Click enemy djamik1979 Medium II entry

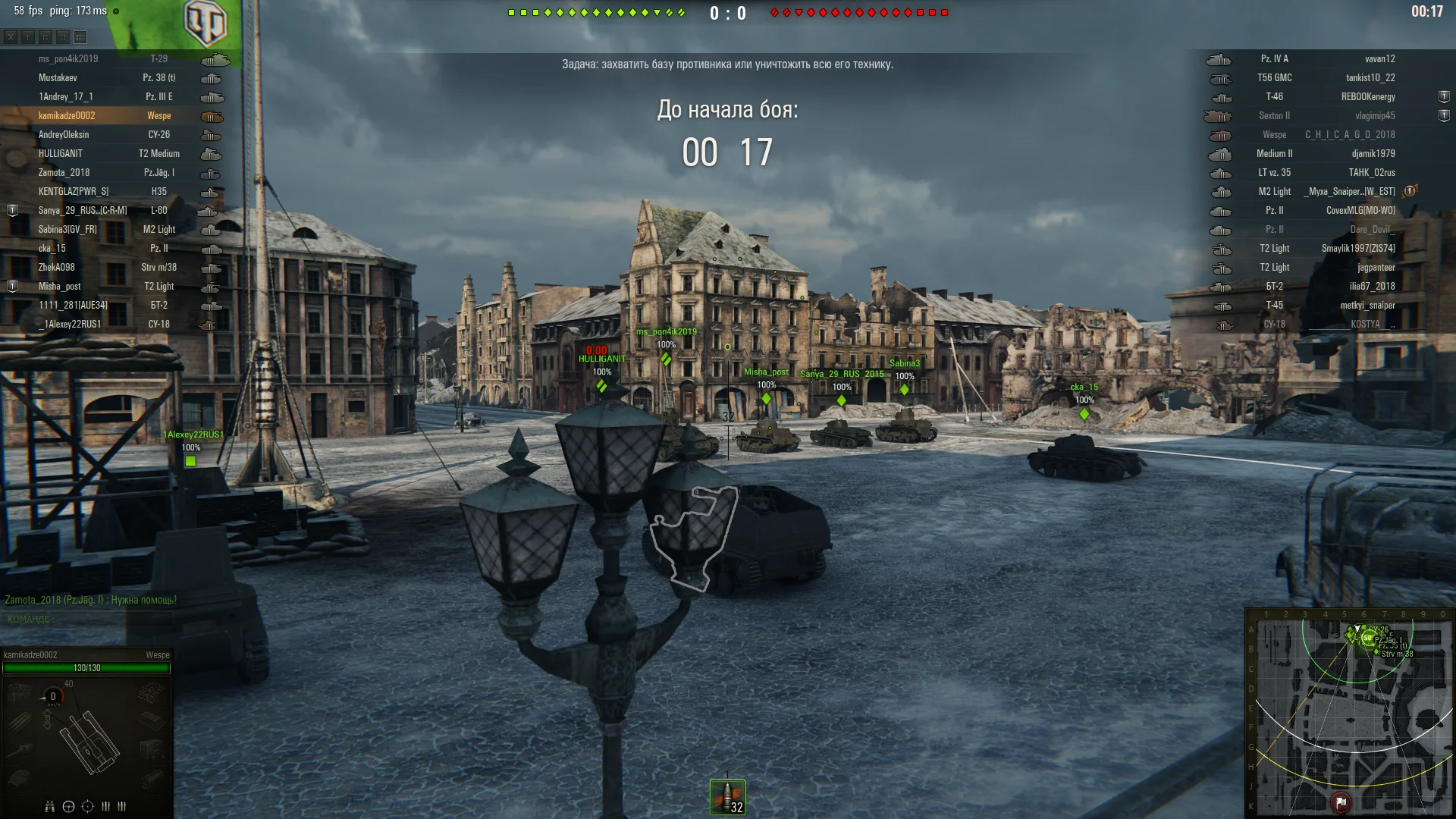click(x=1327, y=154)
